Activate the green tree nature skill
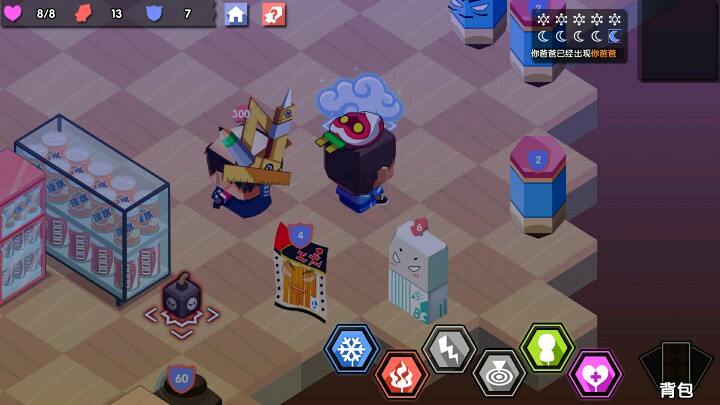The width and height of the screenshot is (720, 405). tap(547, 348)
